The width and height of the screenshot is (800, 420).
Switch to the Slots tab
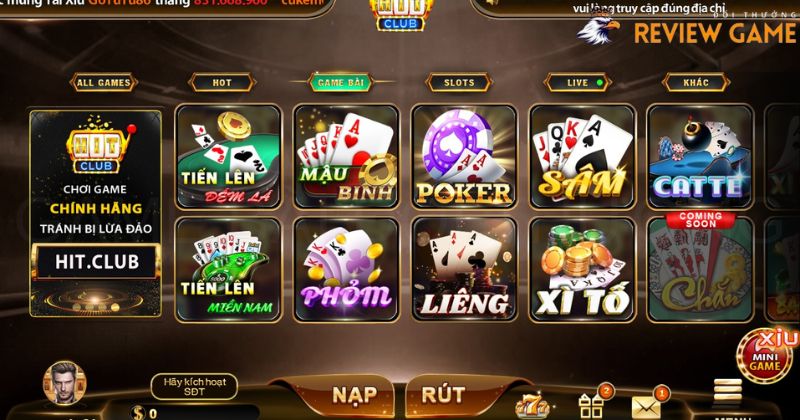pyautogui.click(x=459, y=83)
